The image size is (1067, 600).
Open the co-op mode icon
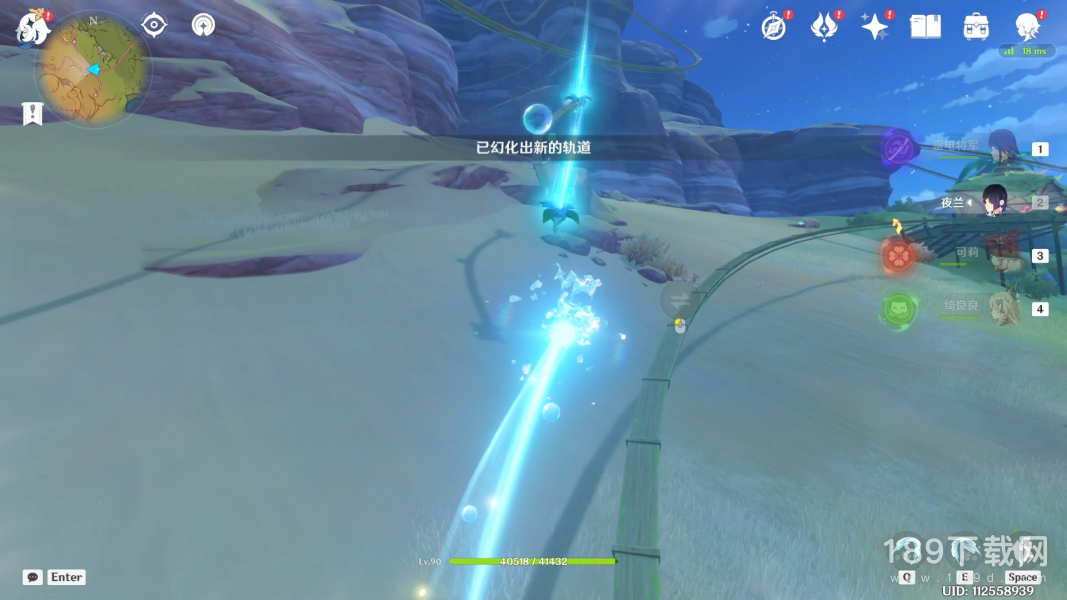click(x=204, y=25)
